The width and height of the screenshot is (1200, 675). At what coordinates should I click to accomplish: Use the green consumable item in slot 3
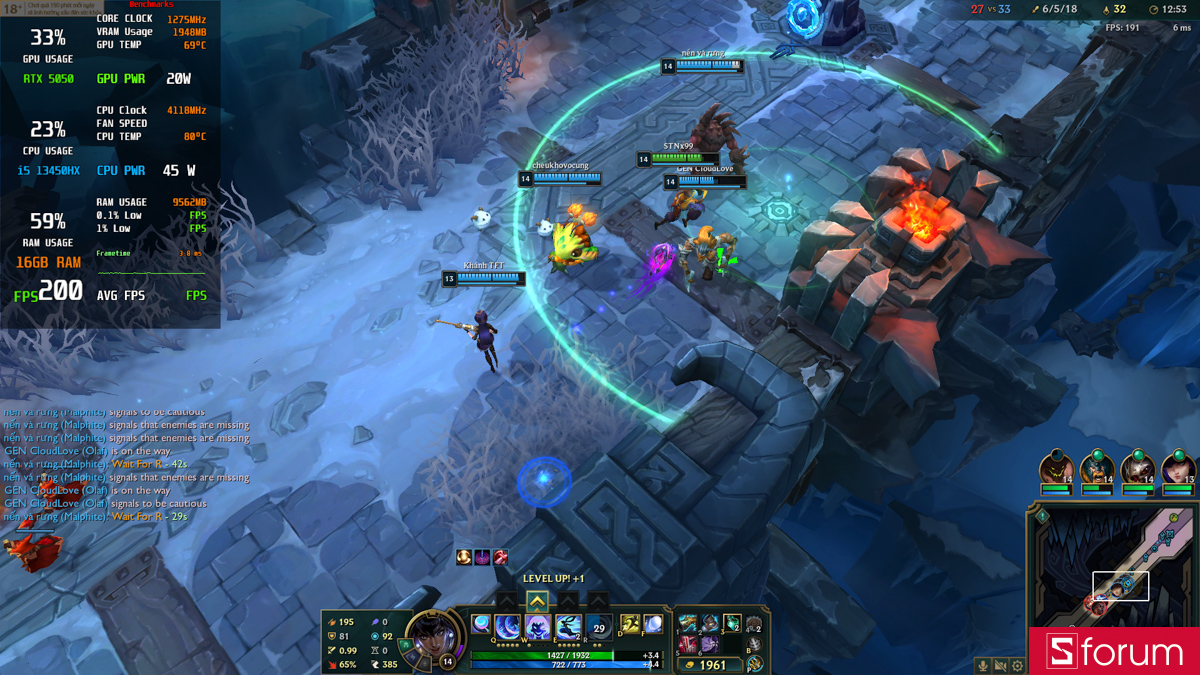tap(732, 624)
